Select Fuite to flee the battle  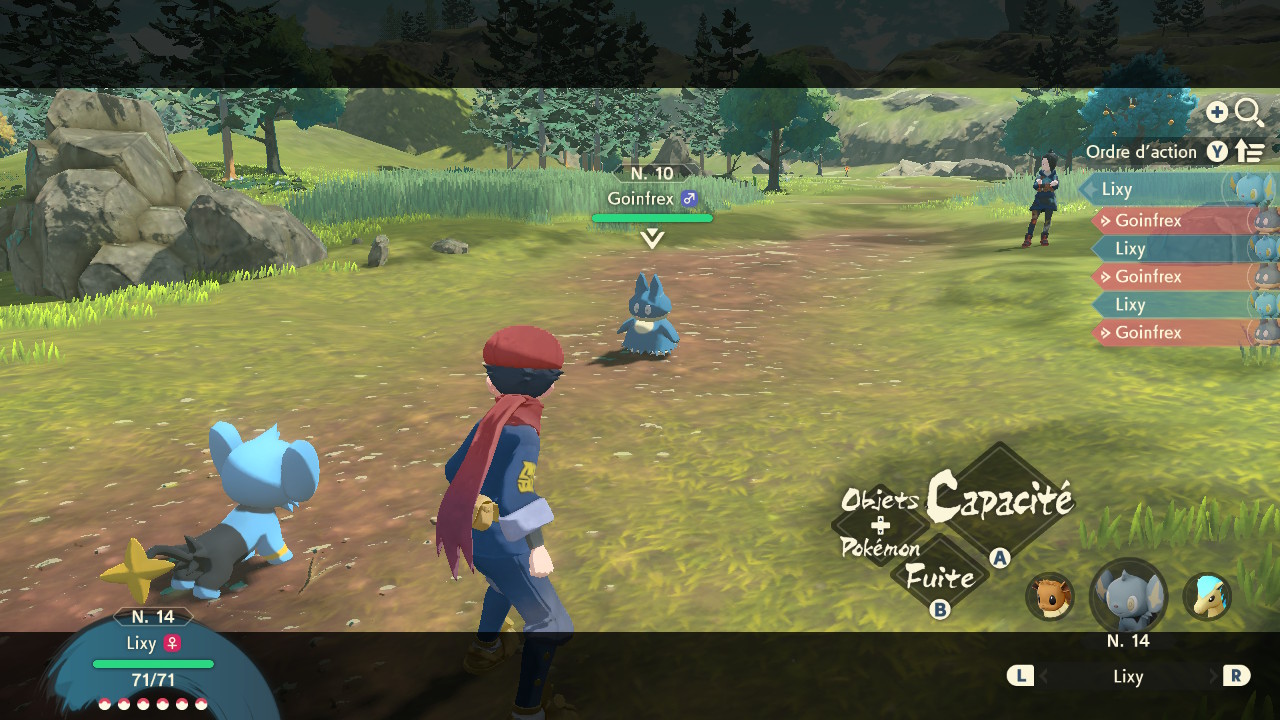tap(939, 577)
